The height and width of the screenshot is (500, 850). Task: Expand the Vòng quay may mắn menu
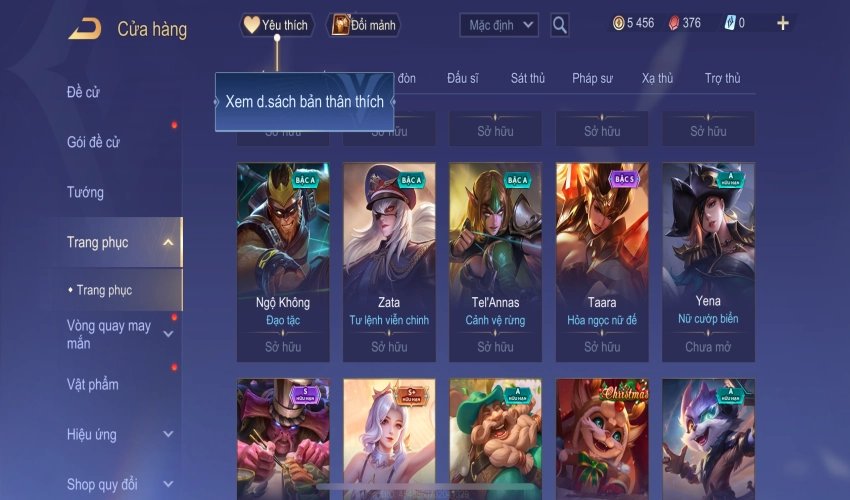[168, 334]
